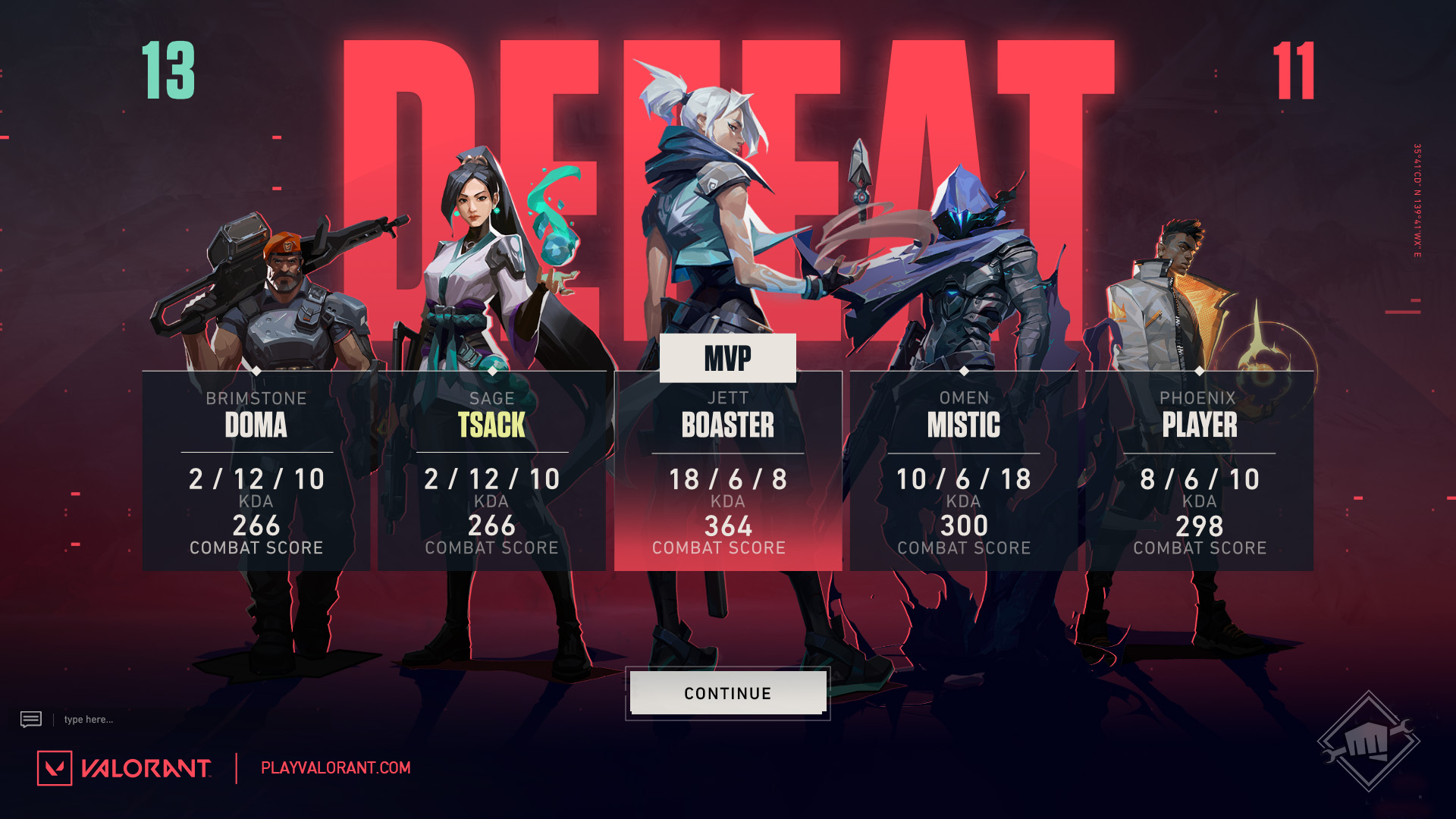1456x819 pixels.
Task: Click Mistic's combat score of 300
Action: pos(964,526)
